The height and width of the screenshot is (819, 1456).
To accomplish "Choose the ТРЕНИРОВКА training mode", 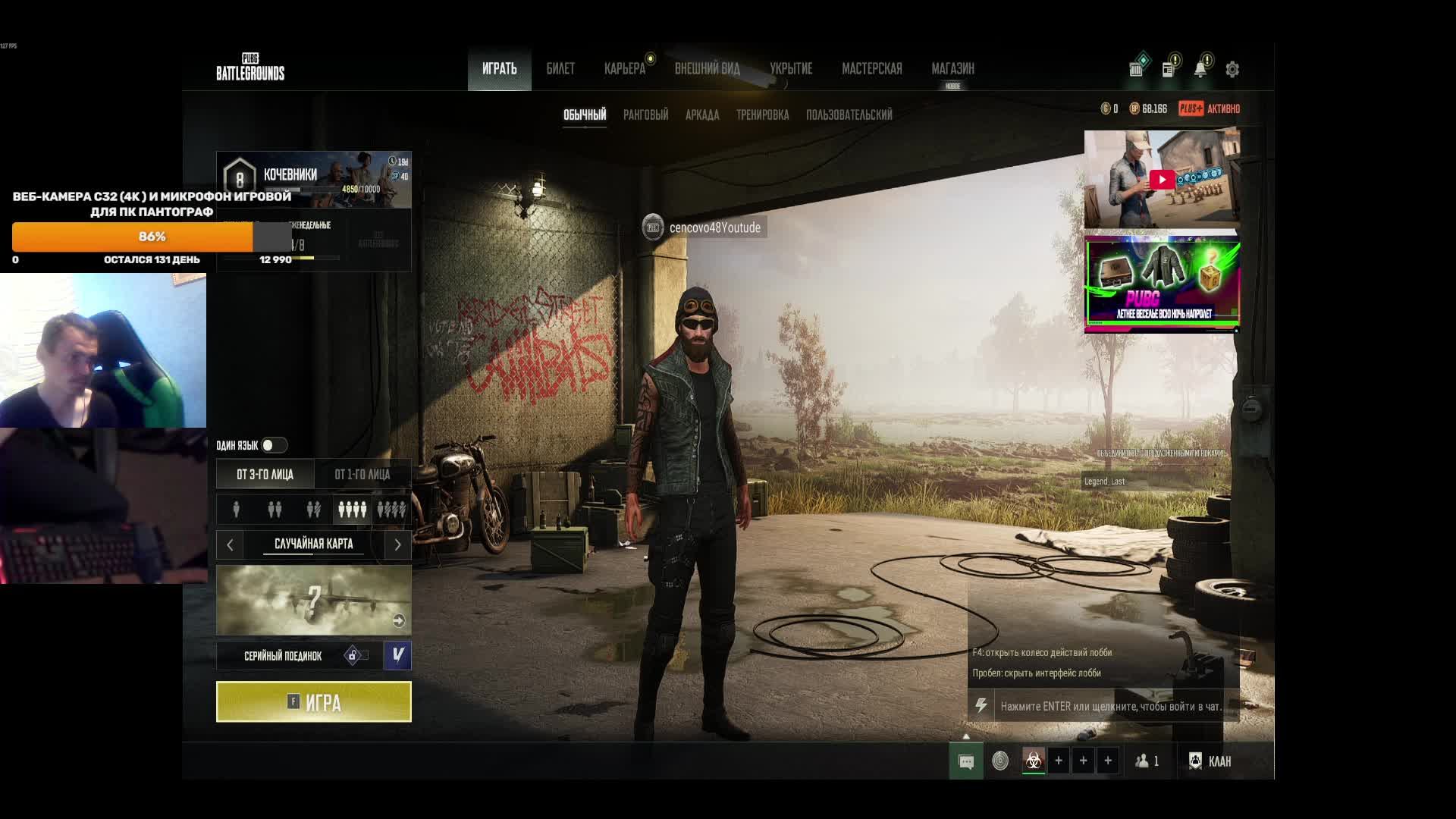I will pos(762,115).
